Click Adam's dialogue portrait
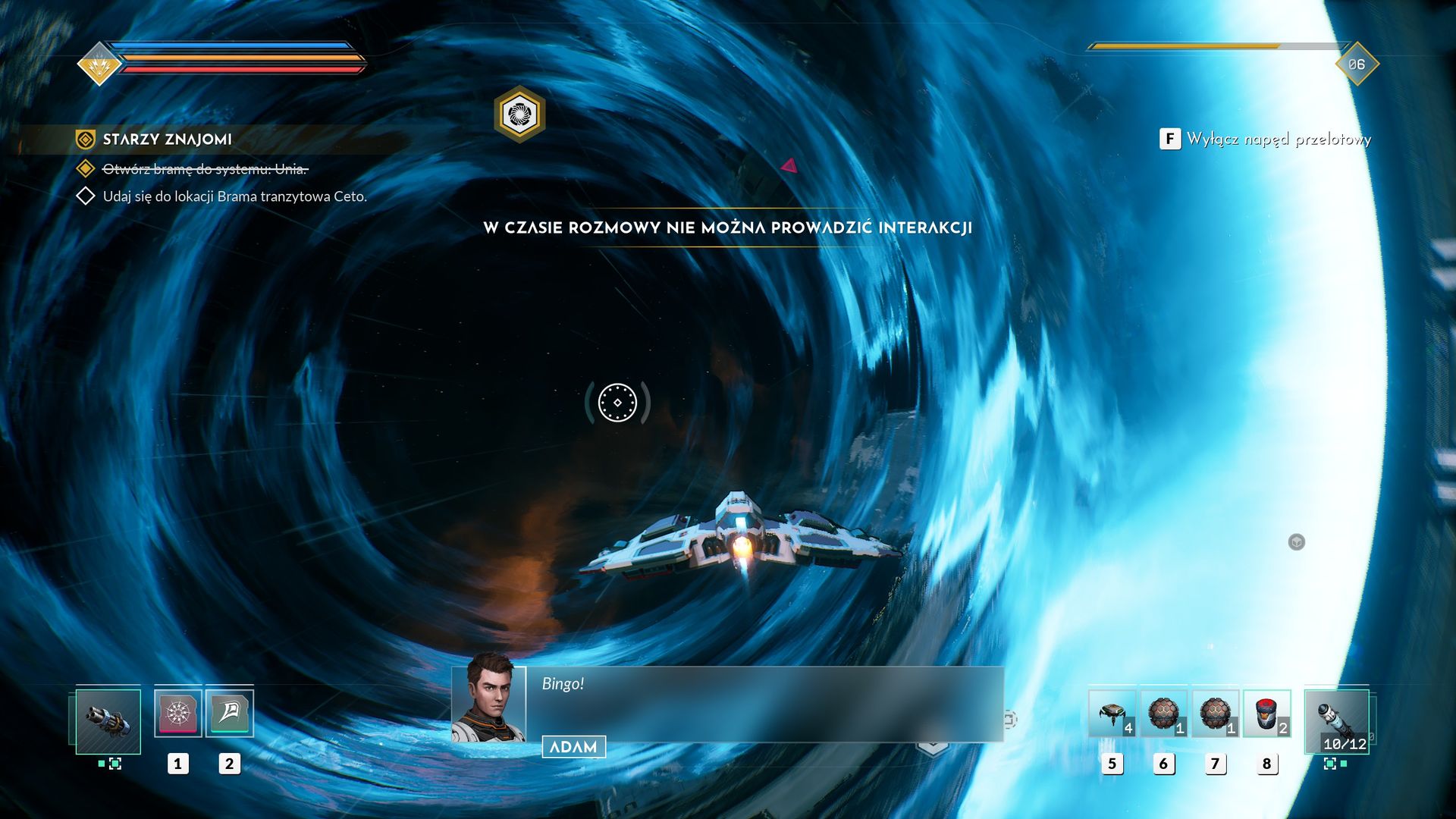Viewport: 1456px width, 819px height. click(489, 698)
